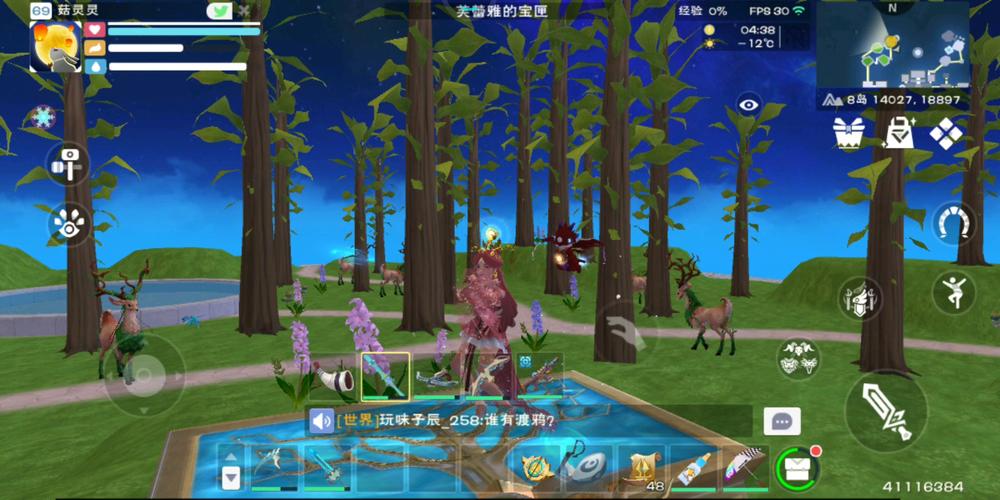Open the four-diamond main menu icon
Screen dimensions: 1000x500
(945, 133)
